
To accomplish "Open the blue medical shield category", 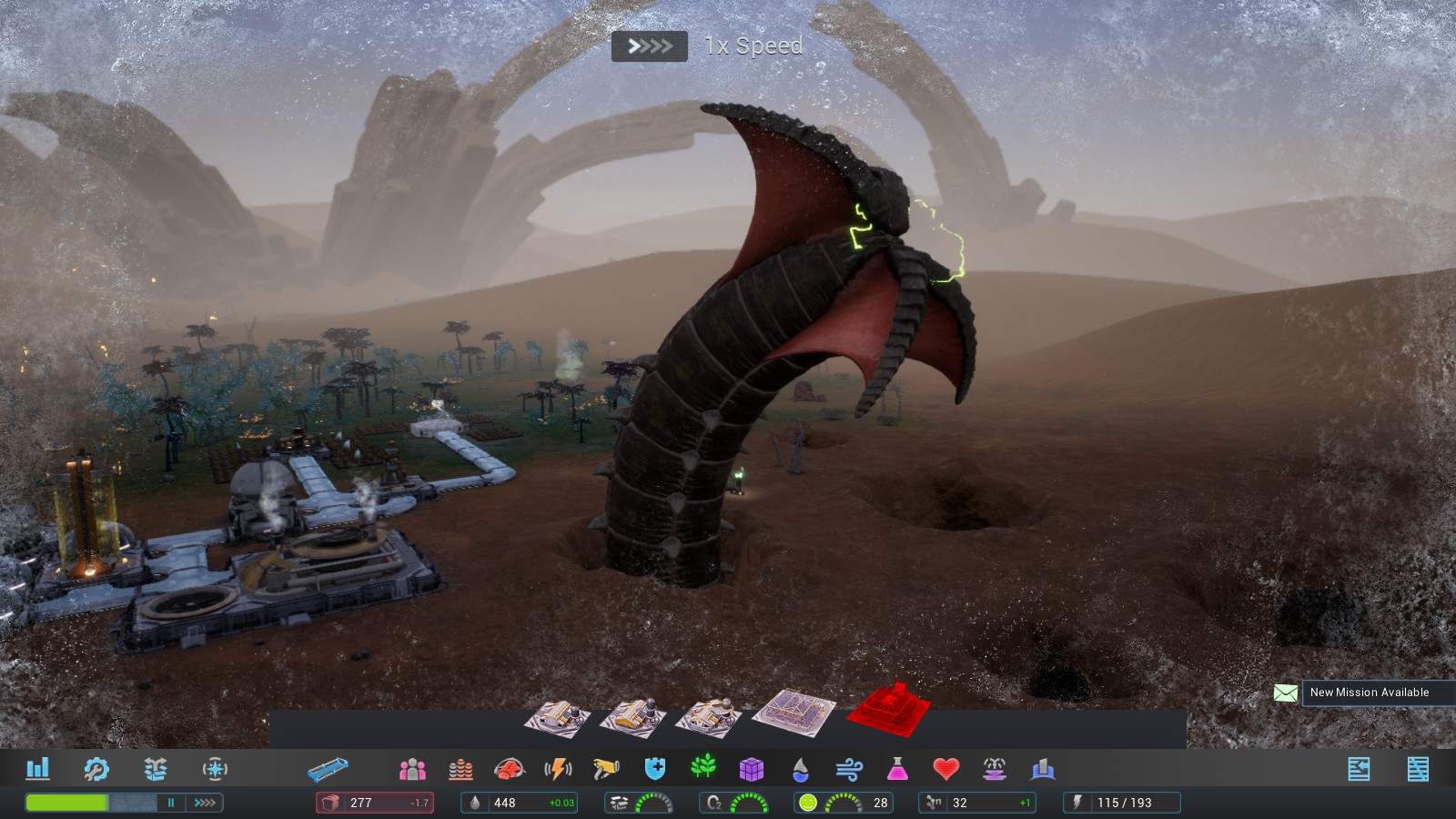I will point(654,770).
